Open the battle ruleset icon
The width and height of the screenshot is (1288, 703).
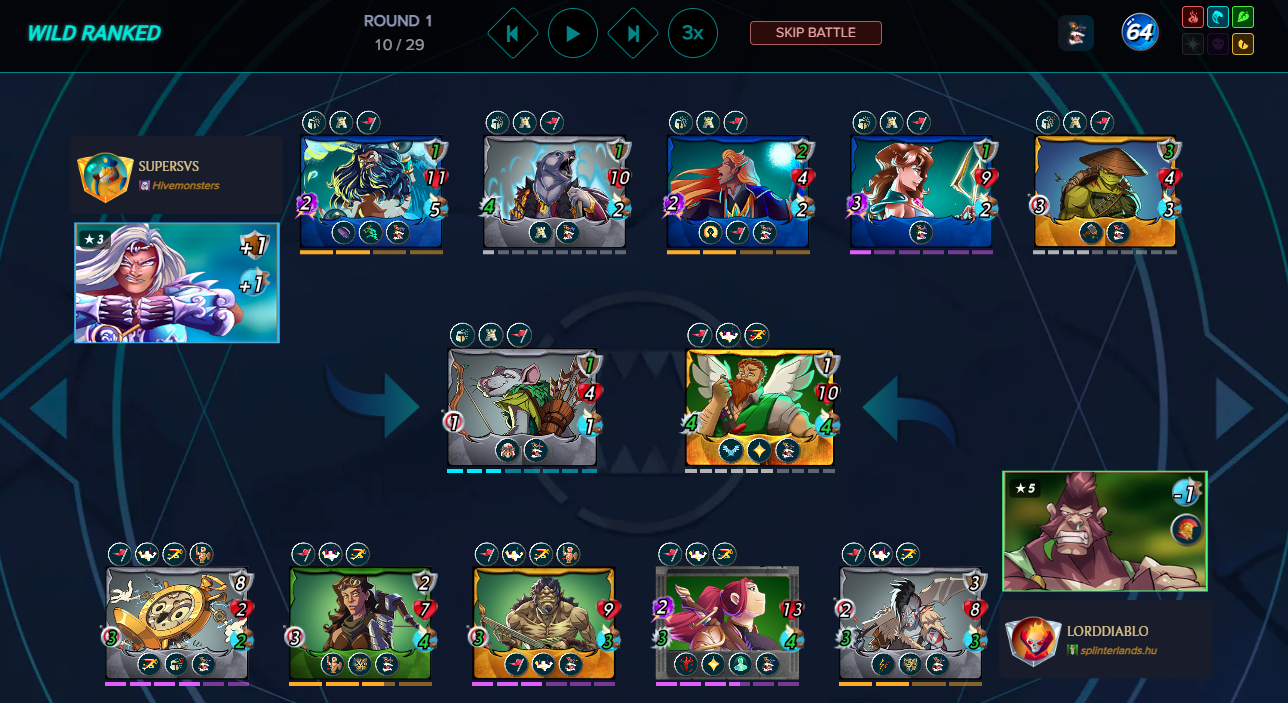1075,33
